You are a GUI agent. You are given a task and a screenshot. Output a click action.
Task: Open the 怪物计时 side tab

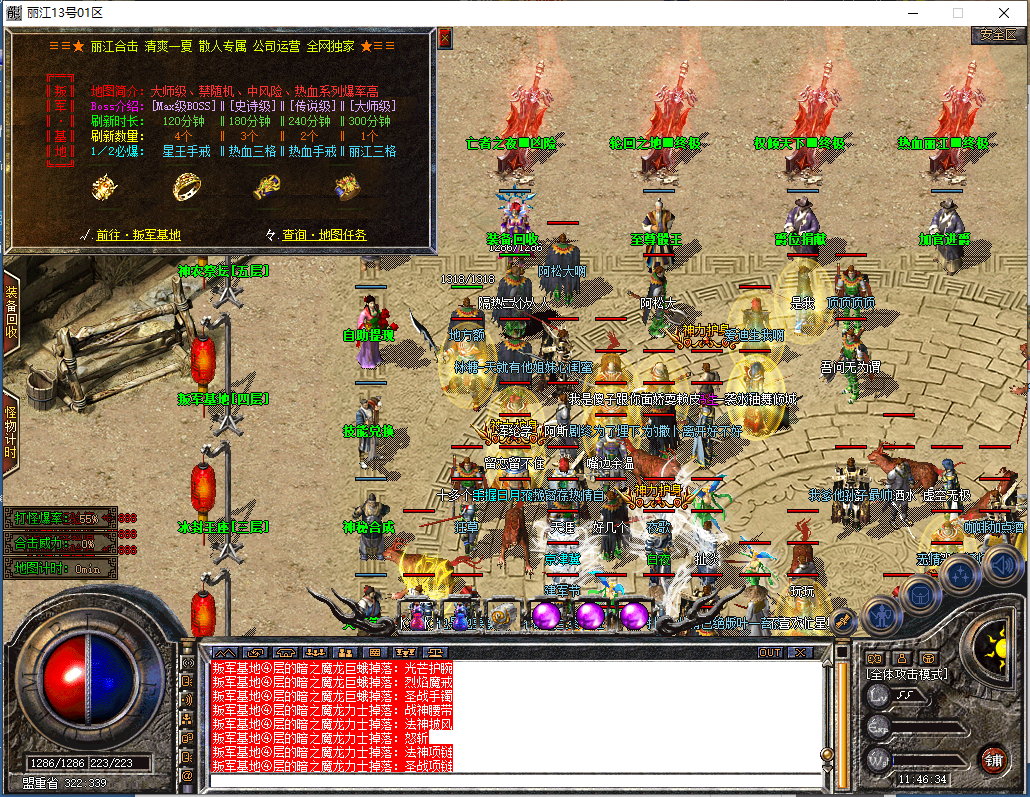11,432
